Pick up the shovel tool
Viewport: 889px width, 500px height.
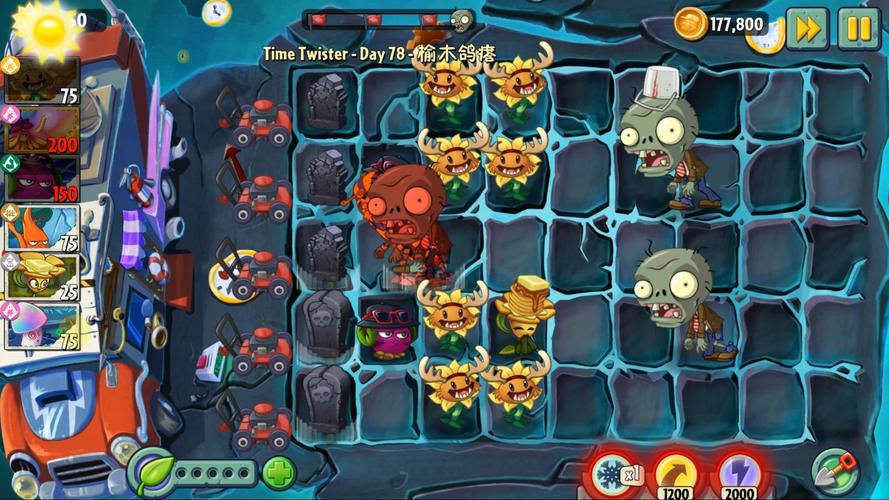click(x=834, y=468)
